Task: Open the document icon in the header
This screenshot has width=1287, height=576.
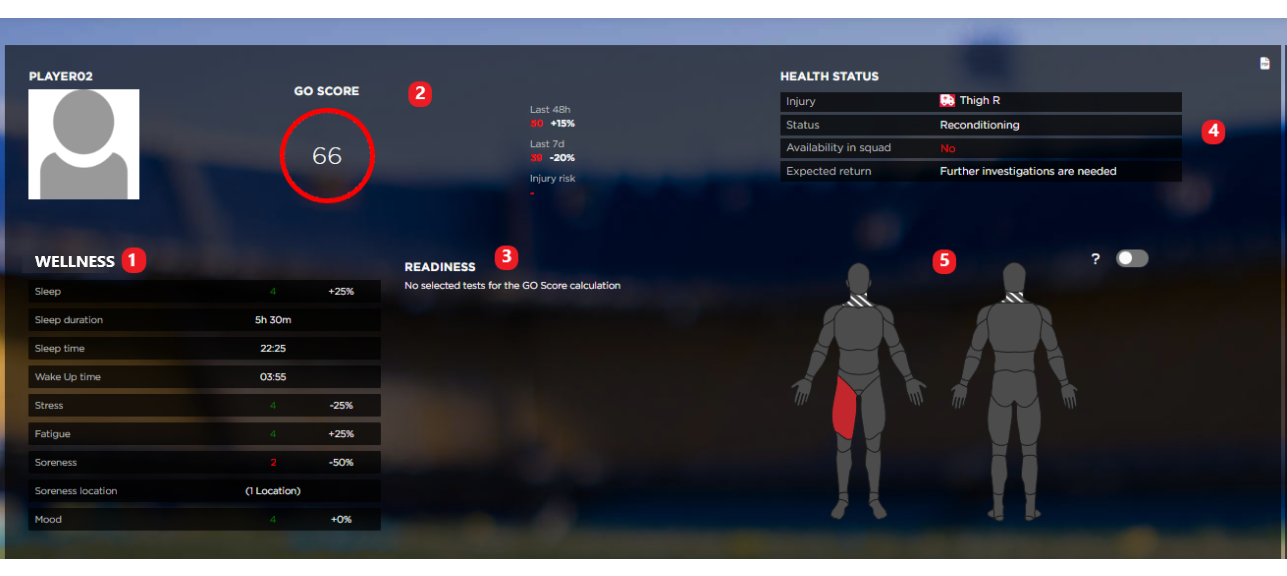Action: click(x=1265, y=63)
